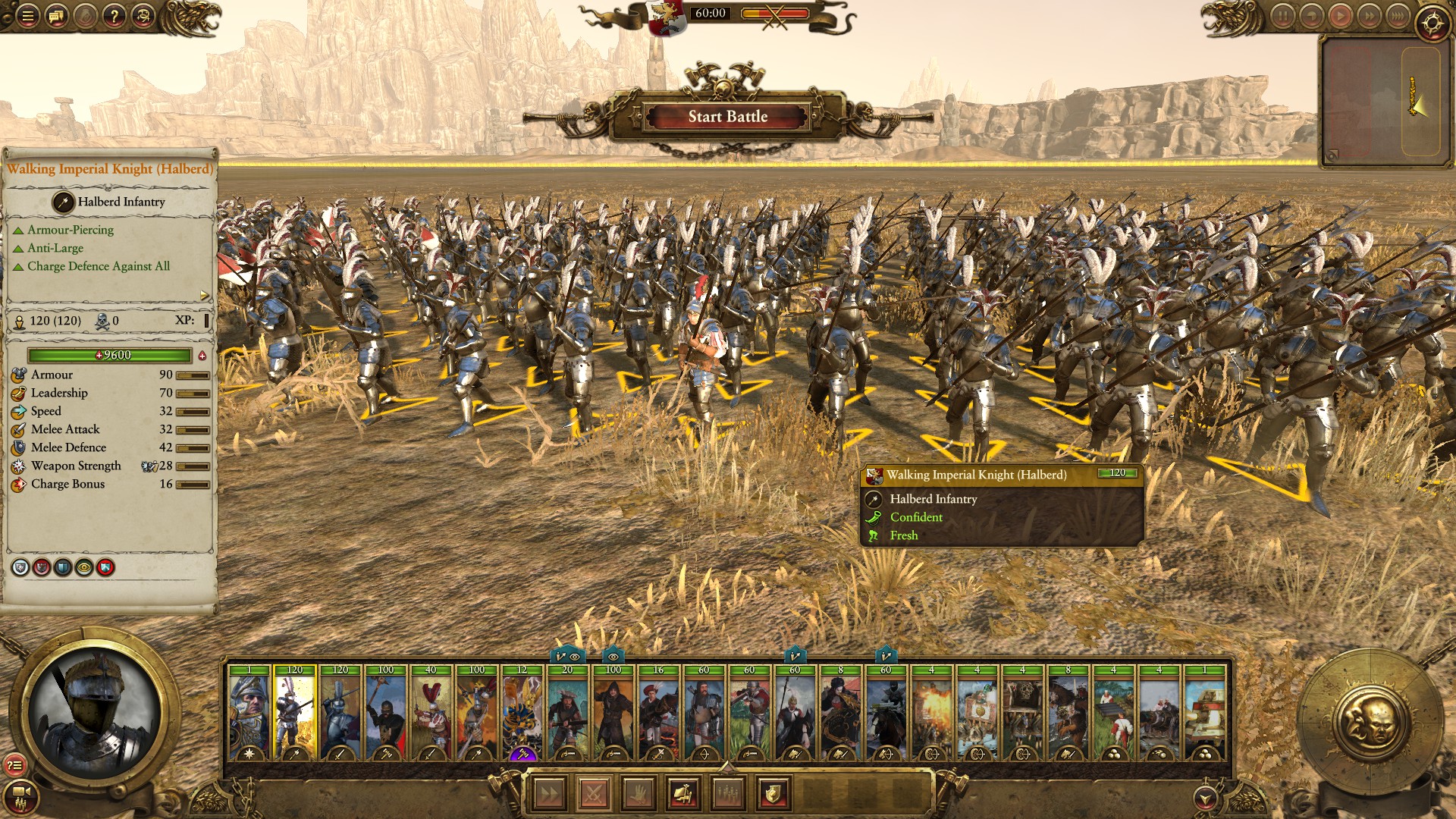Select the highlighted halberd knight unit card

point(294,713)
